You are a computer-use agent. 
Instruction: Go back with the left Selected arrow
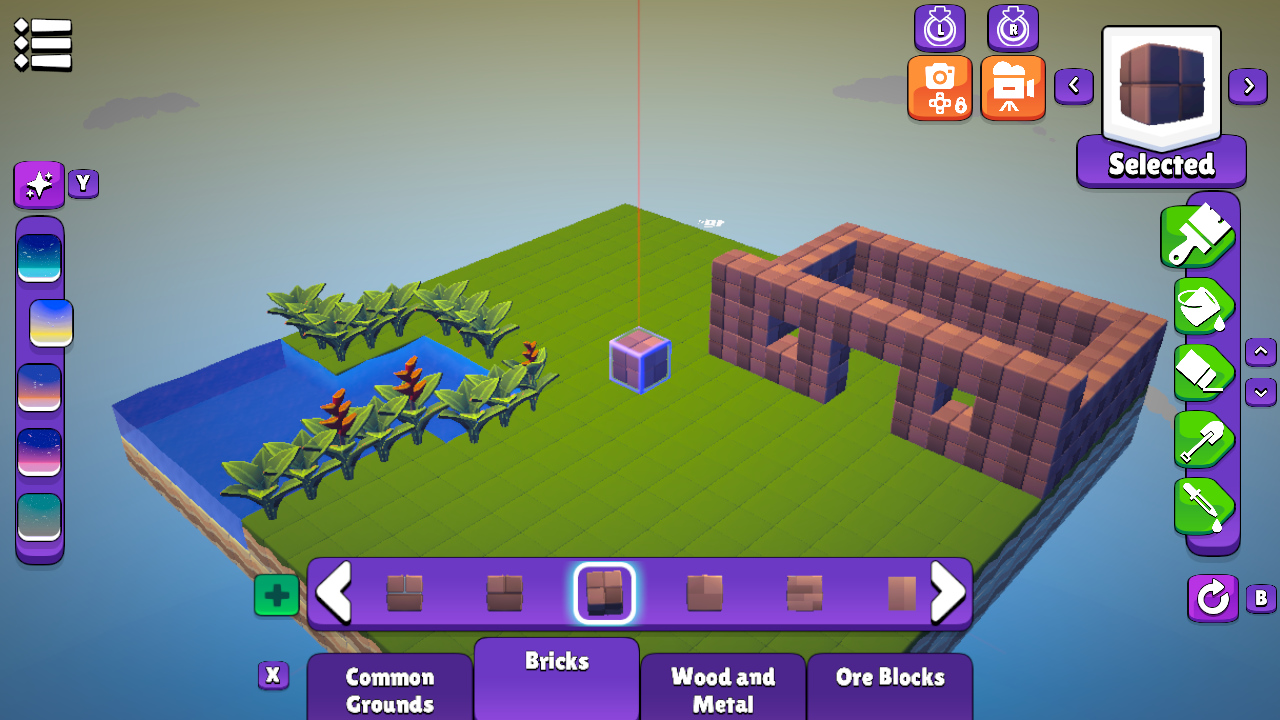[1074, 86]
